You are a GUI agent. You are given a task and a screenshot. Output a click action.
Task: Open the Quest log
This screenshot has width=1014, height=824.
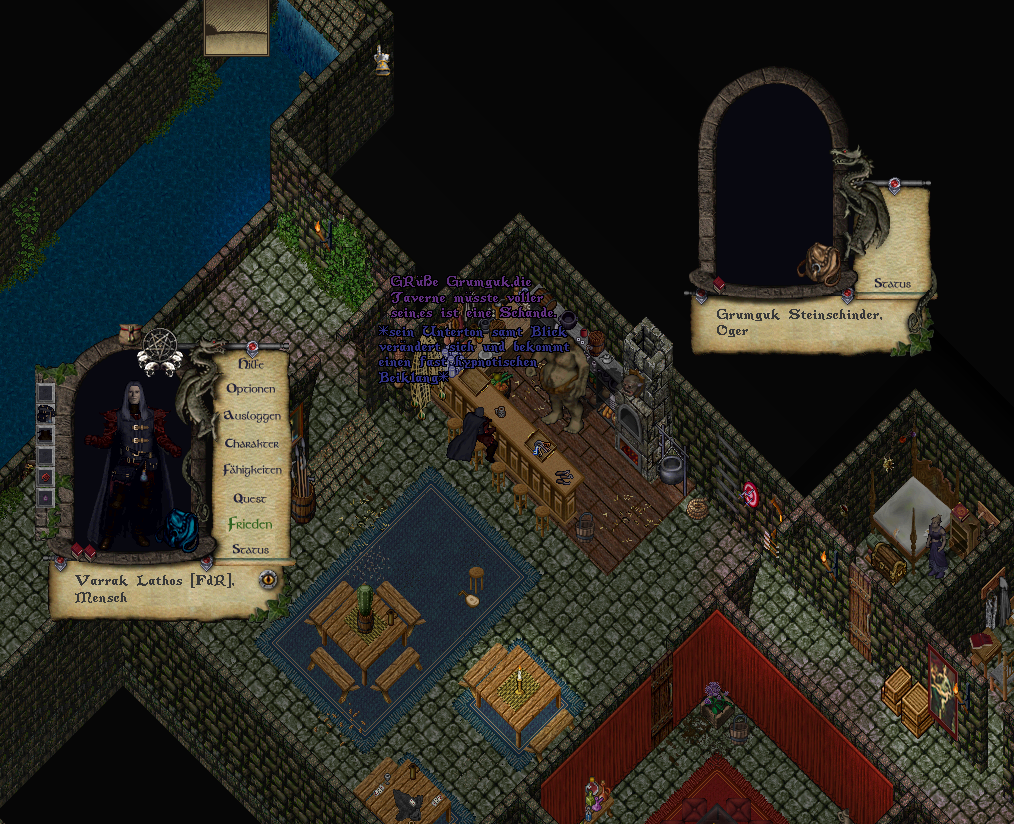tap(250, 498)
